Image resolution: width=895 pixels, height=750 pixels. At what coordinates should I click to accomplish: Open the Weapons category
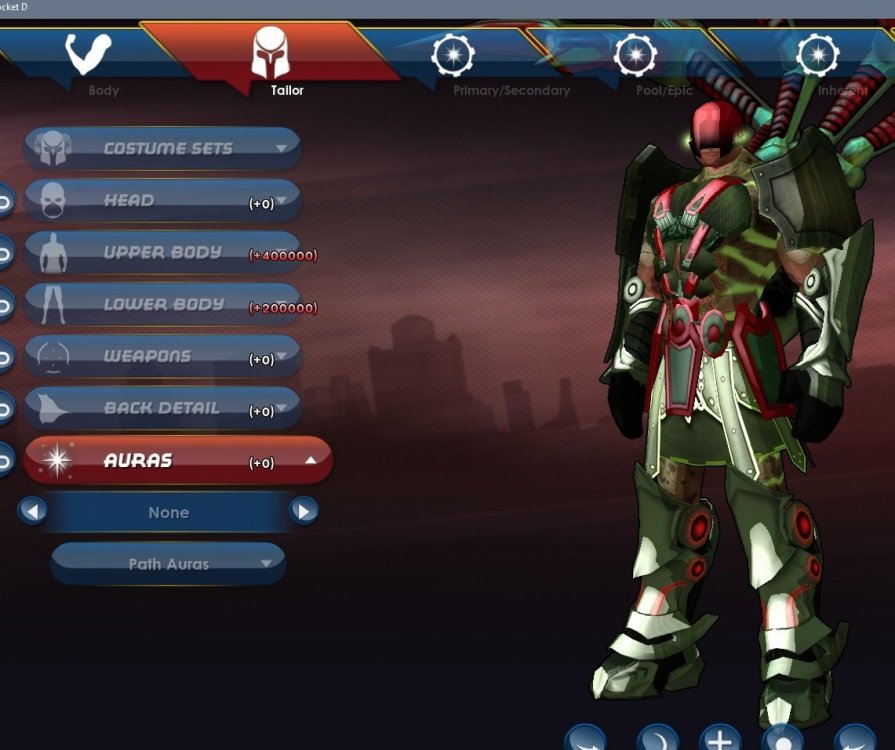click(x=162, y=357)
